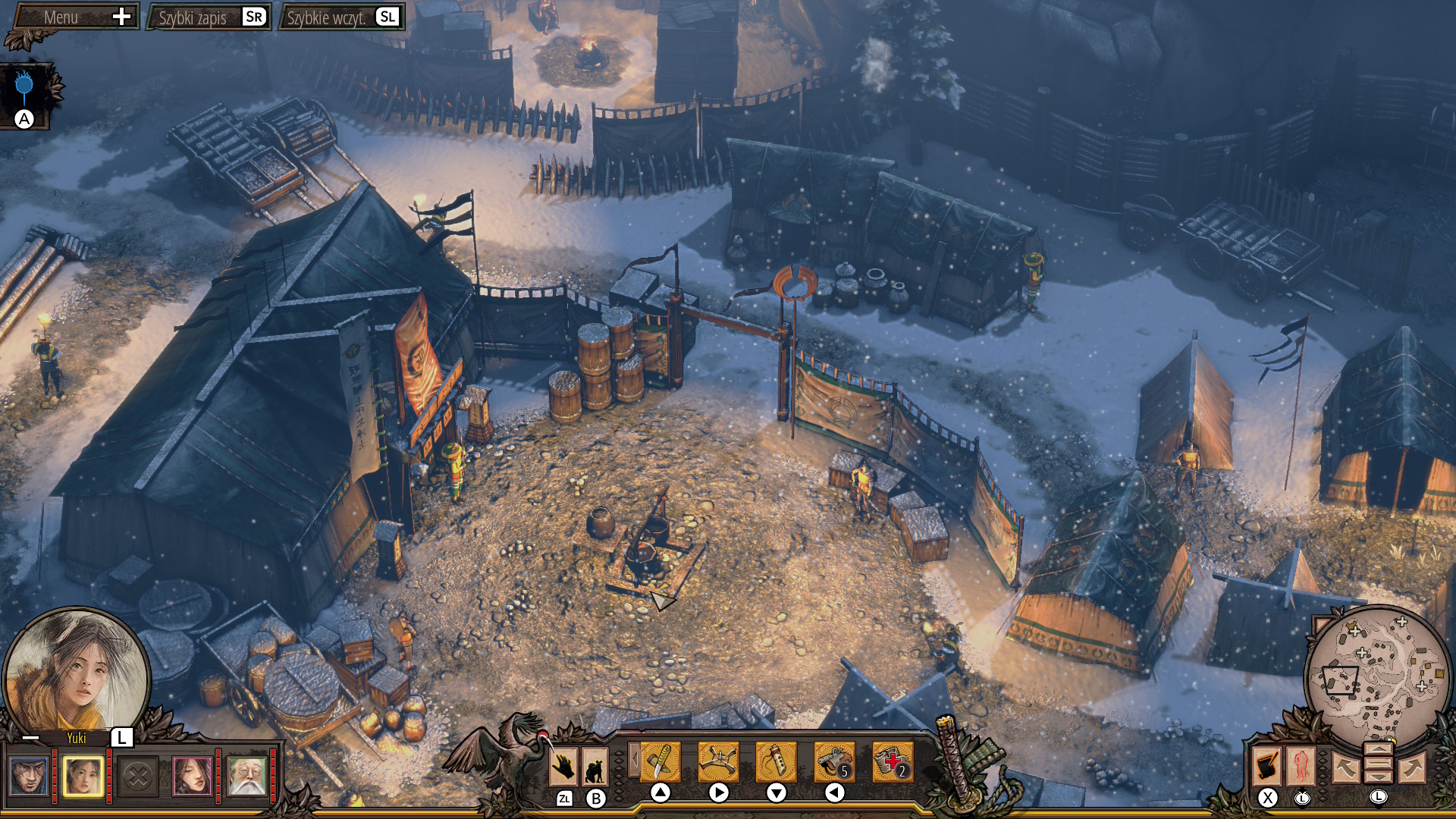Click the red body marker icon beside the journal
Viewport: 1456px width, 819px height.
click(1301, 766)
